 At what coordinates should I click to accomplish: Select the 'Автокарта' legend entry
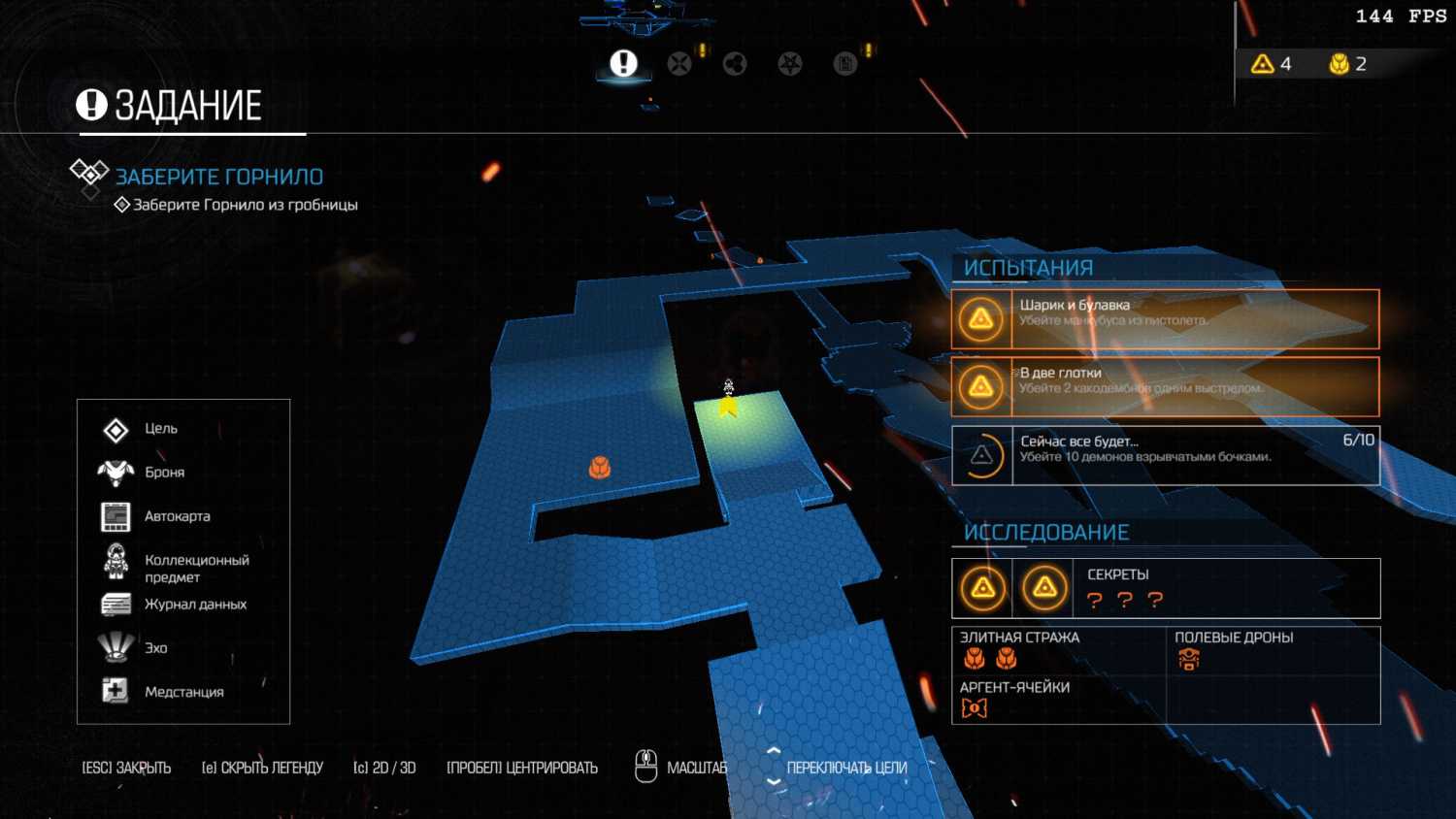pyautogui.click(x=177, y=516)
